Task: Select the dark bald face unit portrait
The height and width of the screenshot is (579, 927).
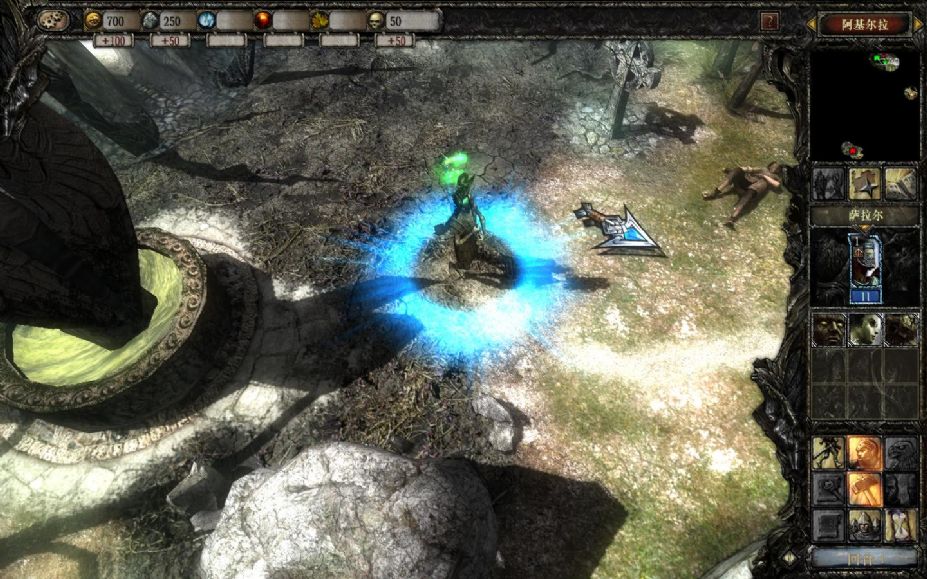Action: pos(828,330)
